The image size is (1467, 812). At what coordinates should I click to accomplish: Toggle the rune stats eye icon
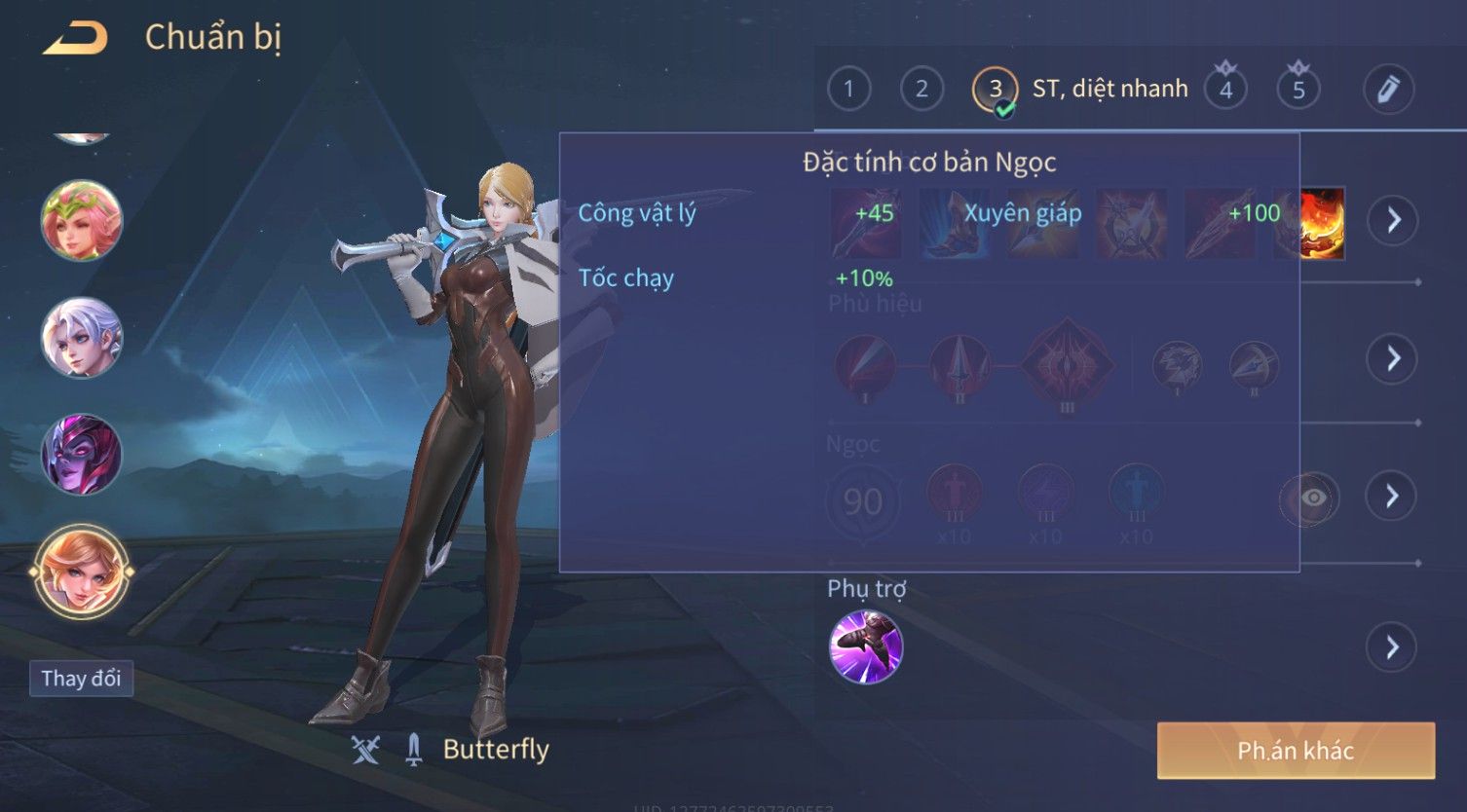pos(1312,498)
